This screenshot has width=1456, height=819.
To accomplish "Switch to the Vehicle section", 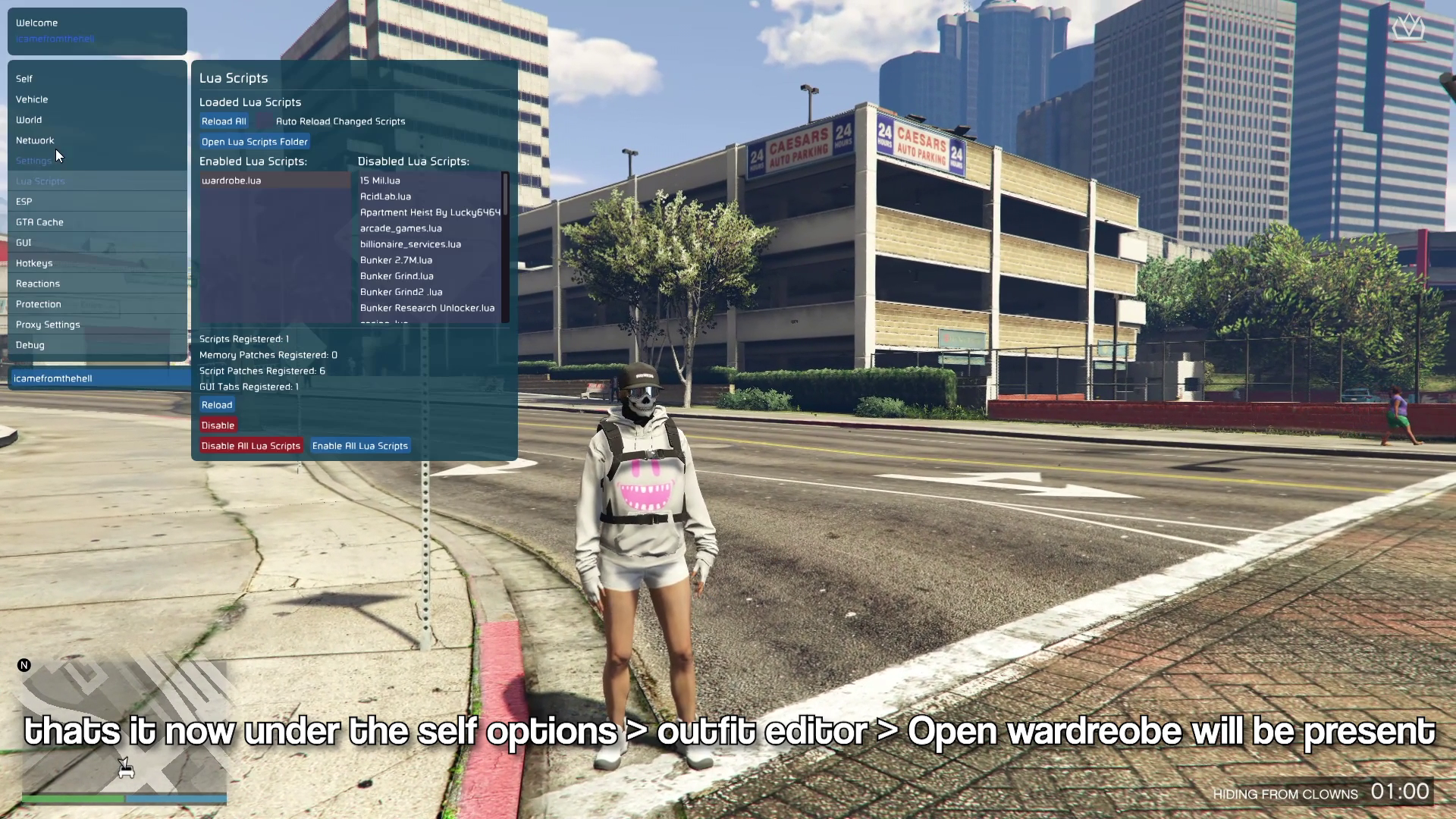I will point(32,99).
